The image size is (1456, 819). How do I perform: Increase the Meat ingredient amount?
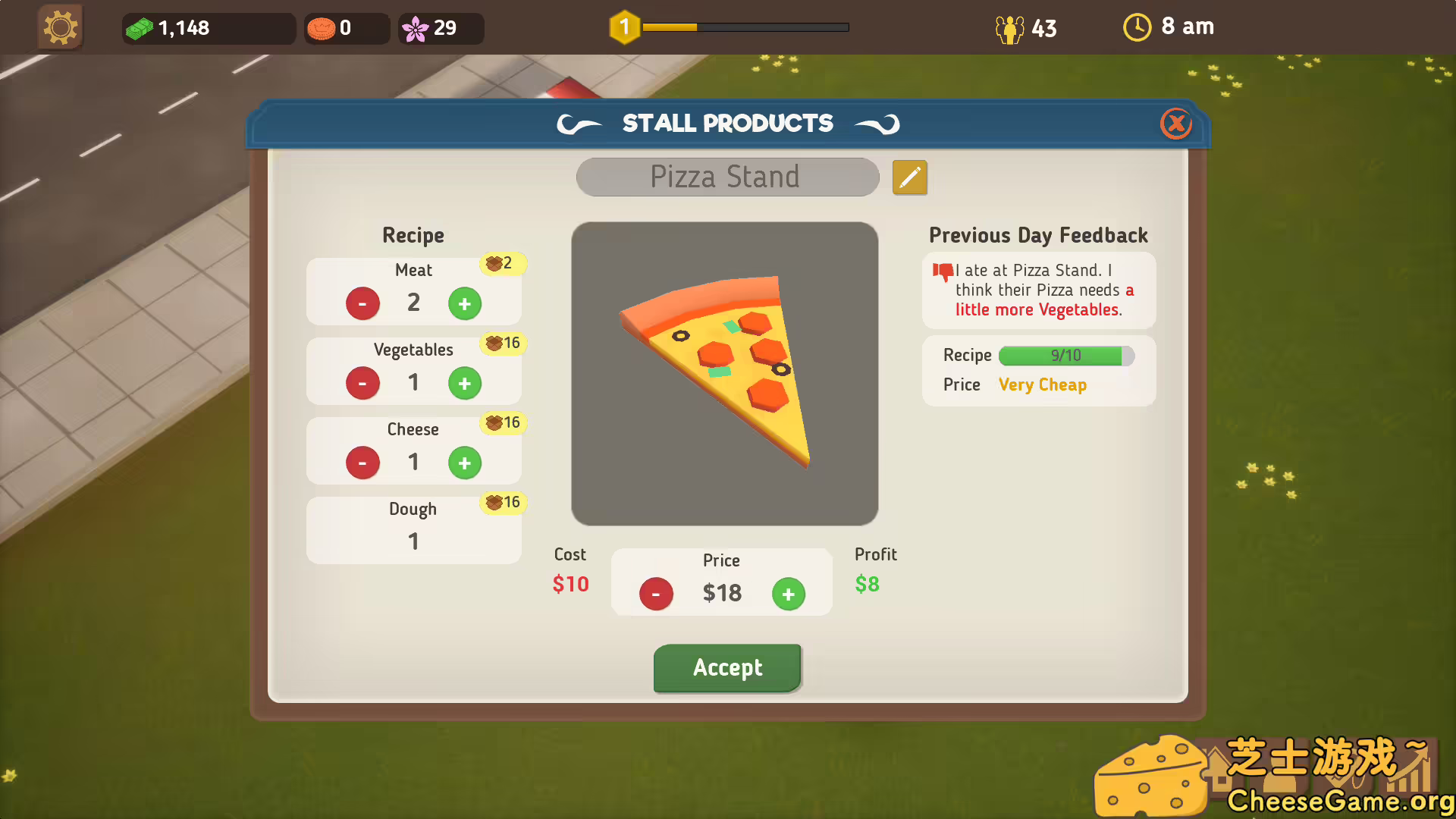coord(465,303)
